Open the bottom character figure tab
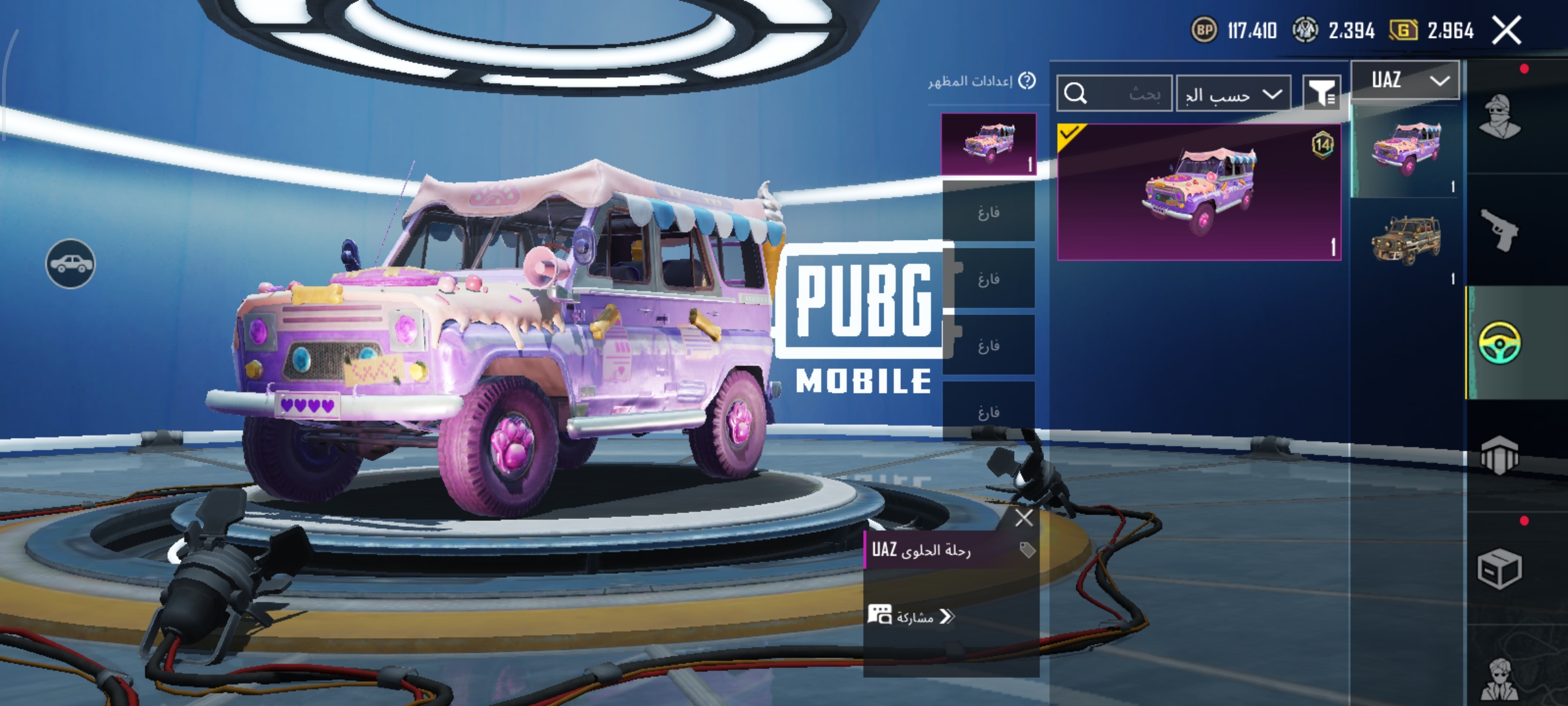 (x=1500, y=680)
